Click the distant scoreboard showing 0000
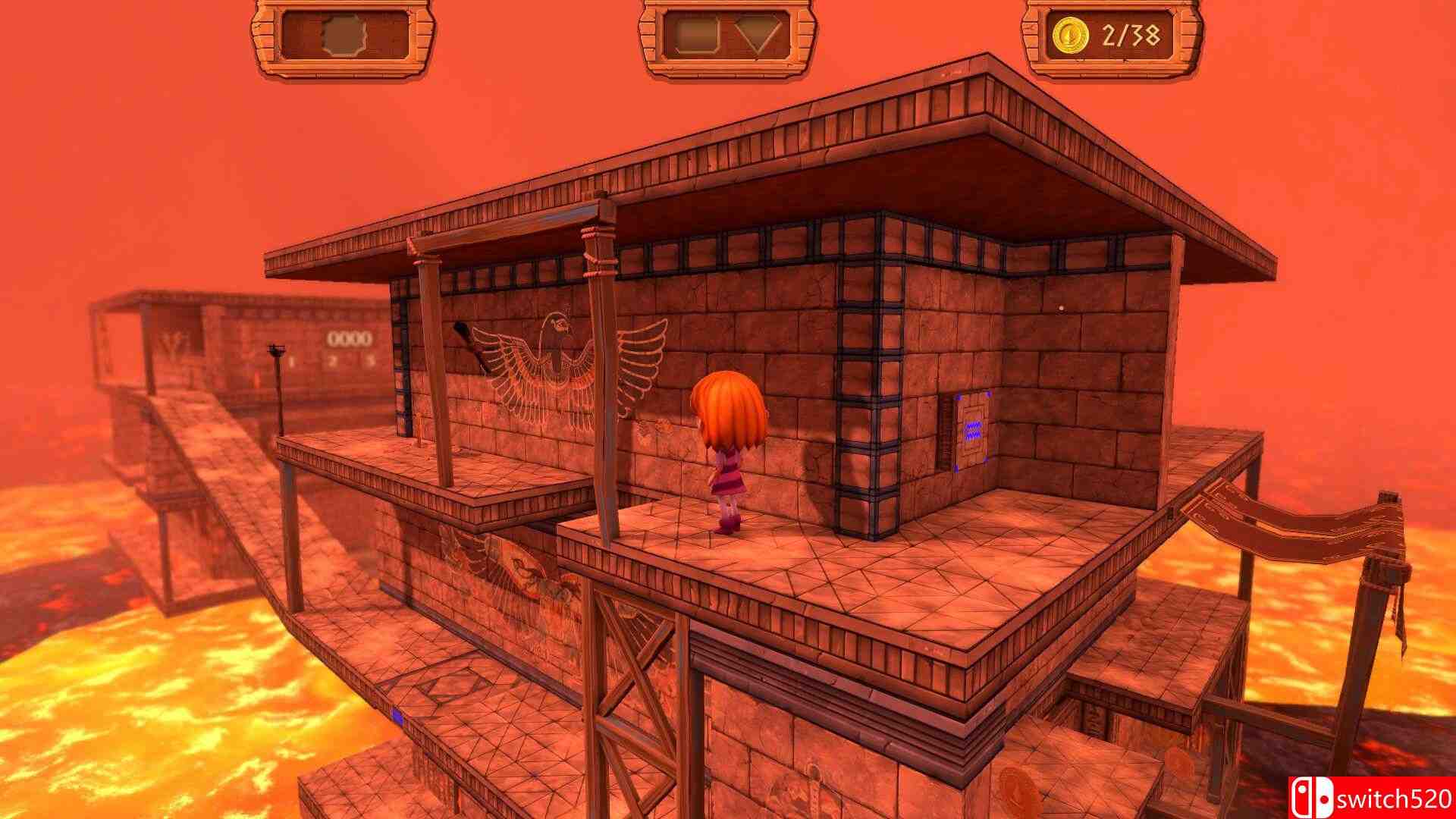Image resolution: width=1456 pixels, height=819 pixels. click(350, 337)
